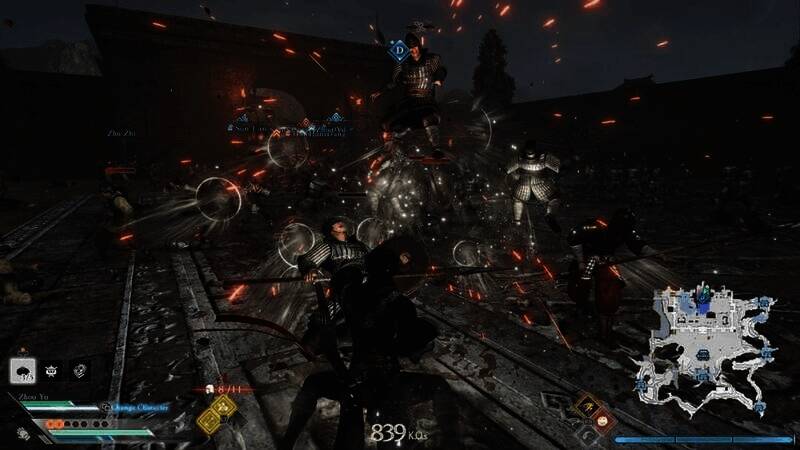
Task: Trigger the orange diamond skill icon
Action: point(586,405)
